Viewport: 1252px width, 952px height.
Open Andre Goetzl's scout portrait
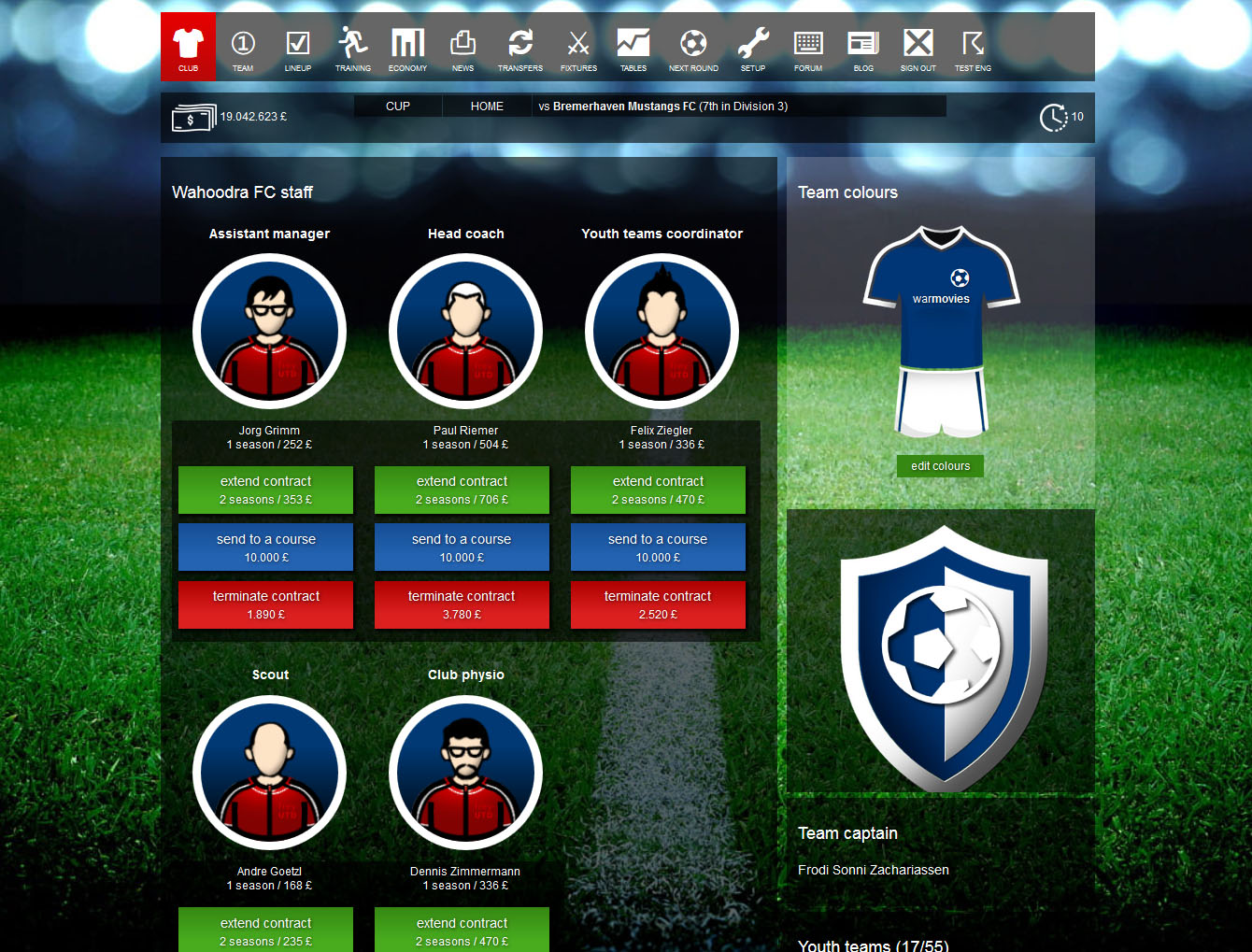point(269,773)
